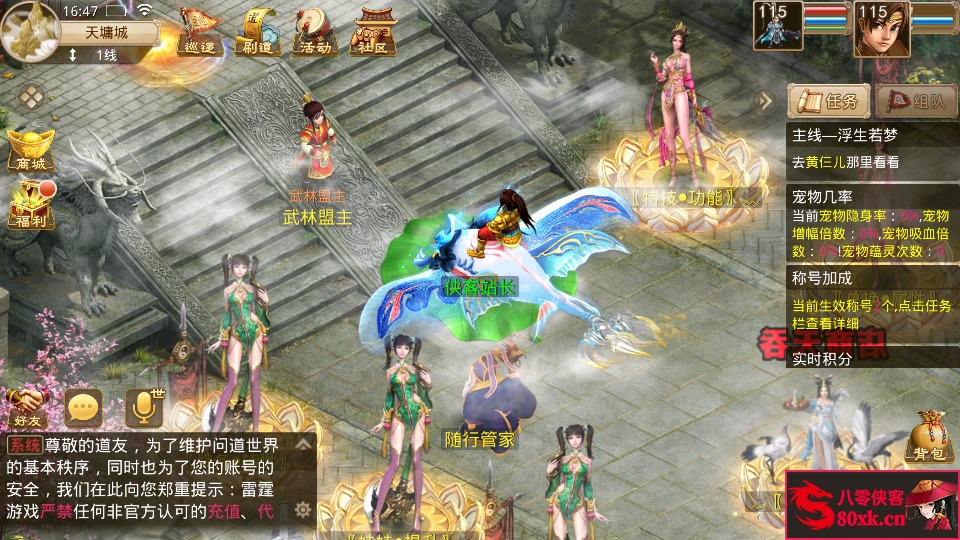Viewport: 960px width, 540px height.
Task: Open the 商城 gold ingot shop
Action: 29,150
